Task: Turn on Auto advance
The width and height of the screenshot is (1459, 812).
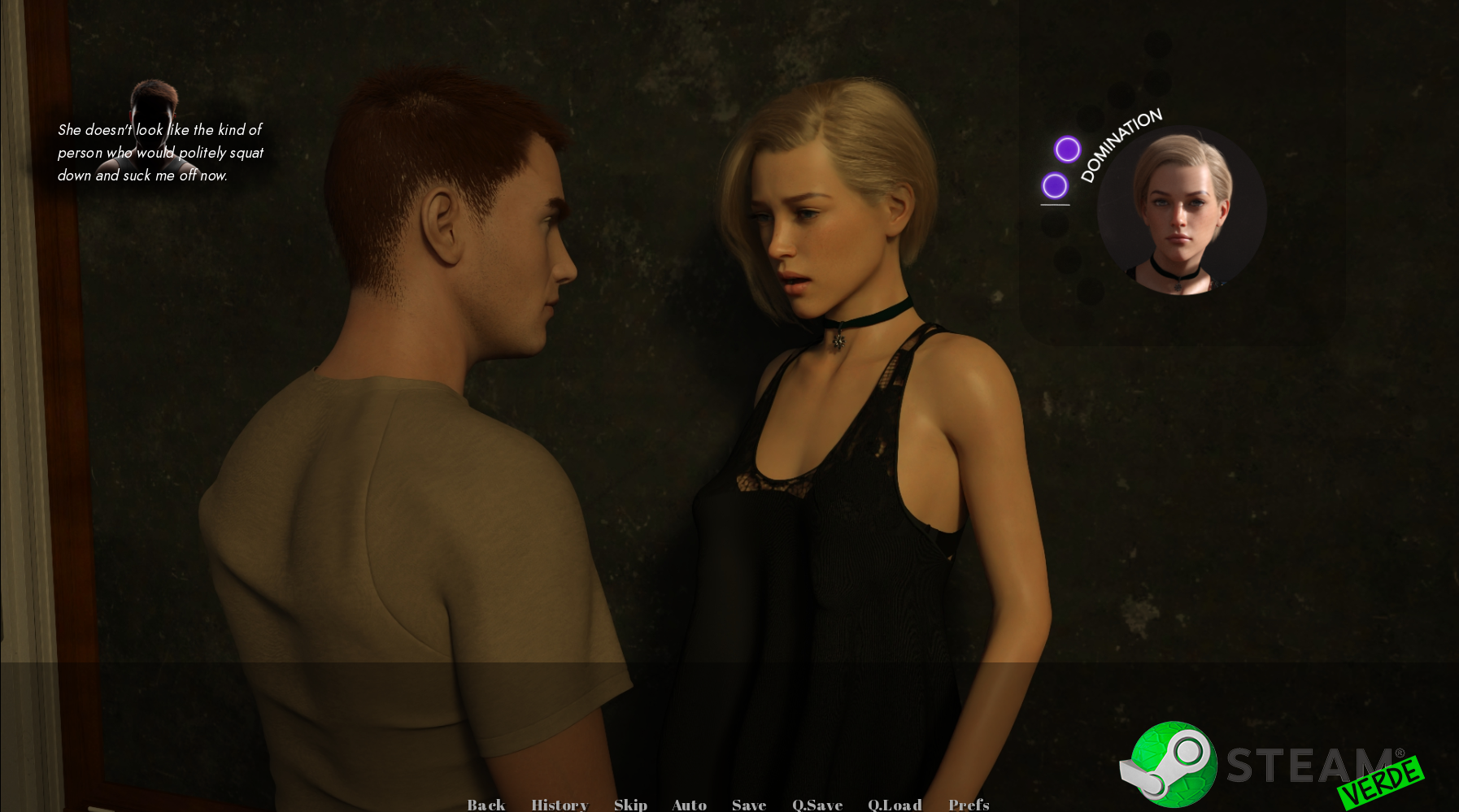Action: click(x=689, y=804)
